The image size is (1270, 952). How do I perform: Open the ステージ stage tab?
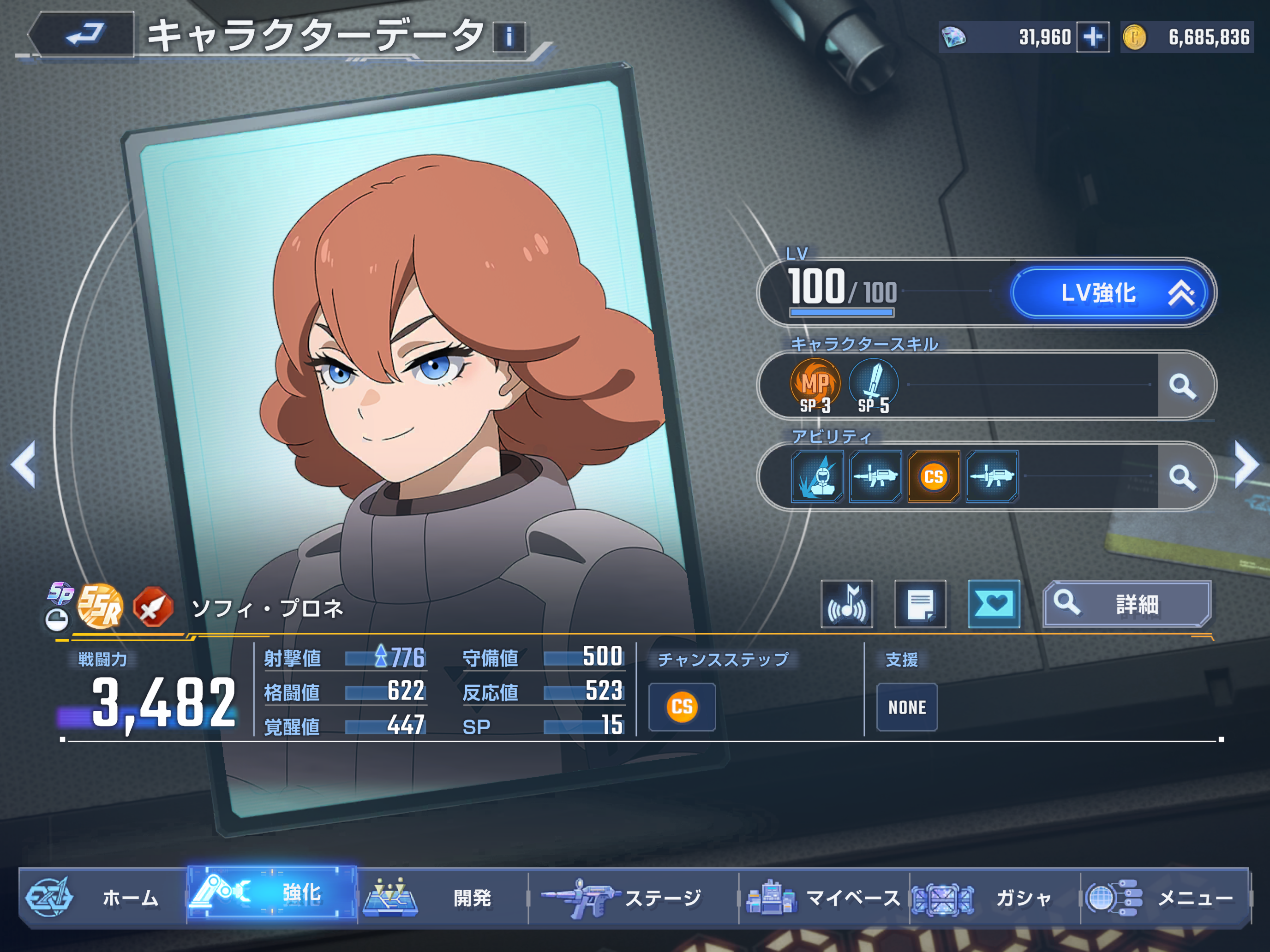(632, 898)
